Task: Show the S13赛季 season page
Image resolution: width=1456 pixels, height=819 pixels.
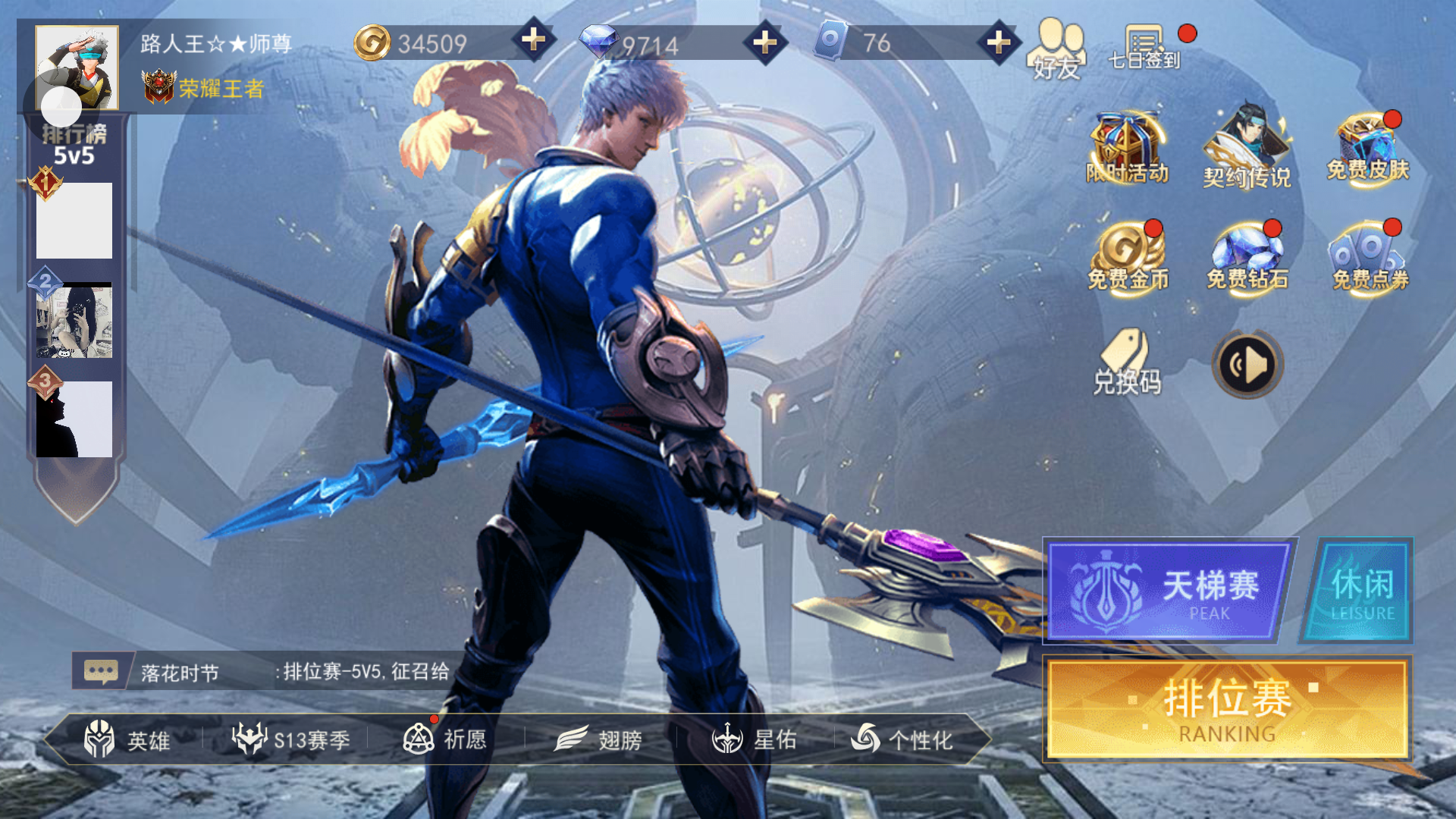Action: [x=291, y=739]
